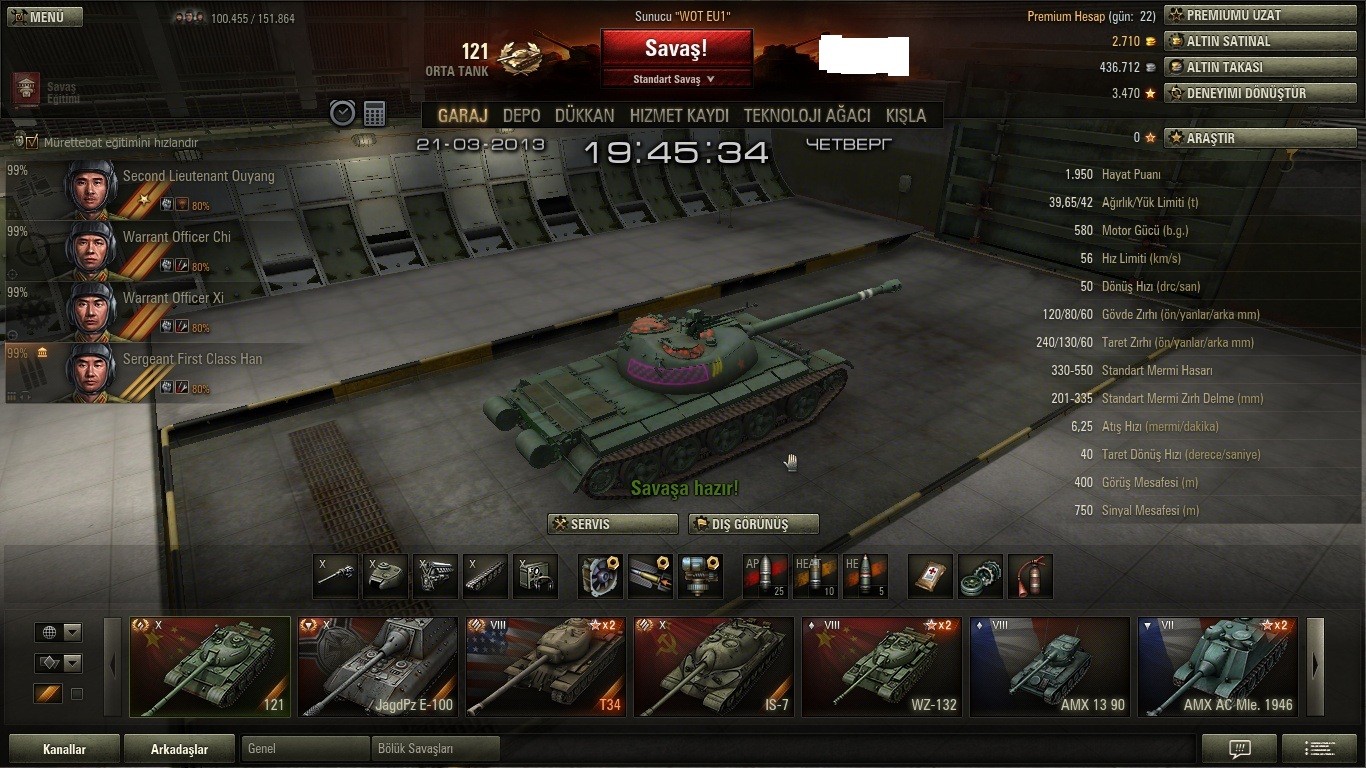Screen dimensions: 1366x768
Task: Open the DÜKKAN shop tab
Action: coord(584,116)
